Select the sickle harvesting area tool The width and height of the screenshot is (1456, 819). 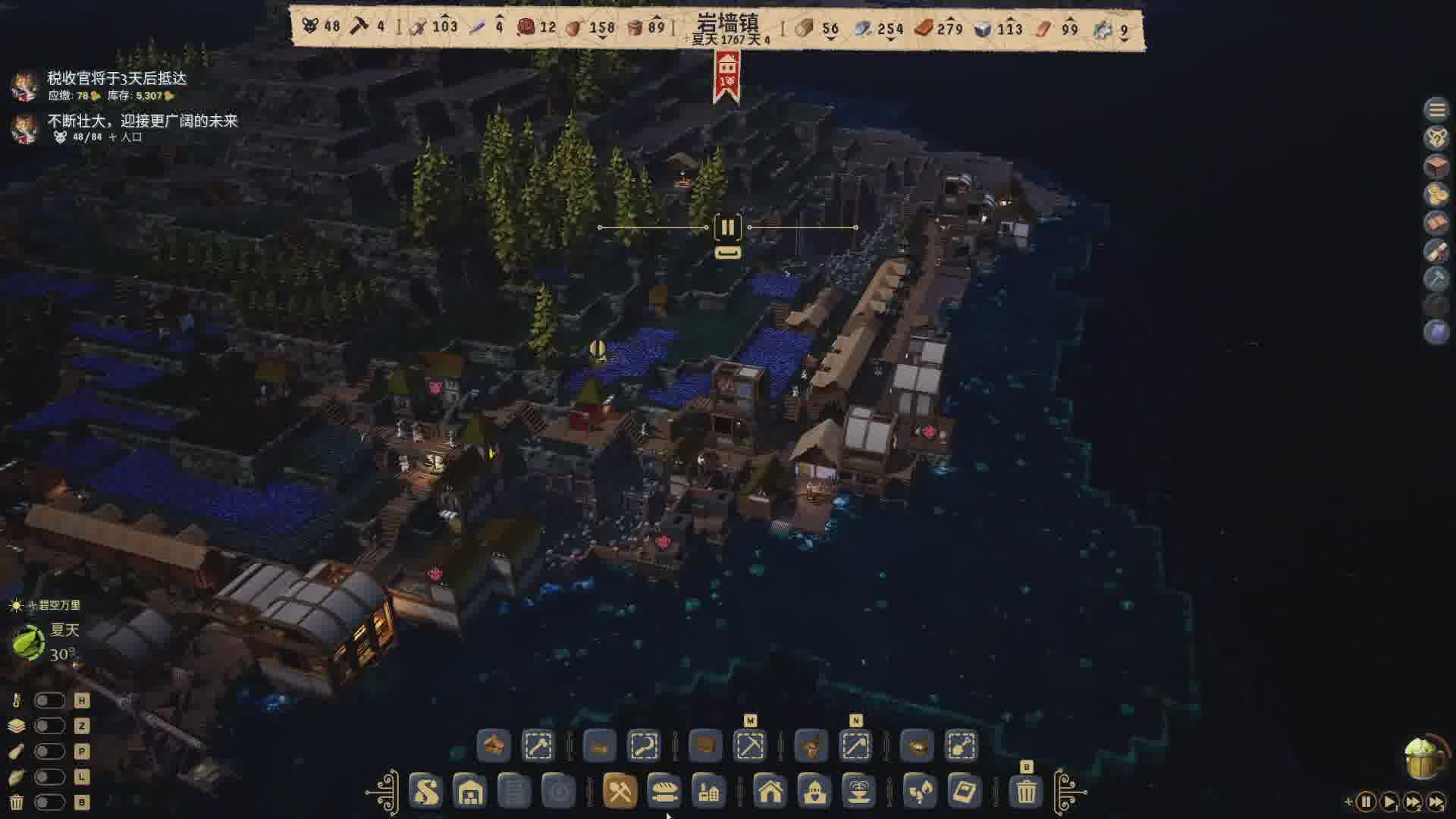(x=644, y=746)
